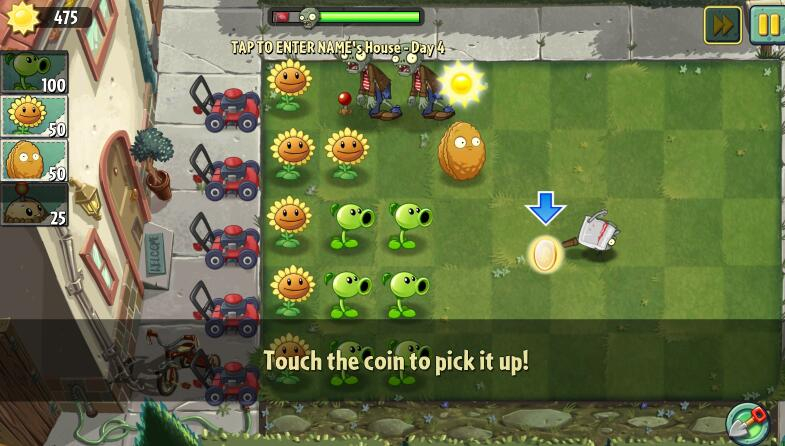Screen dimensions: 785x446
Task: Pause the game
Action: [x=767, y=25]
